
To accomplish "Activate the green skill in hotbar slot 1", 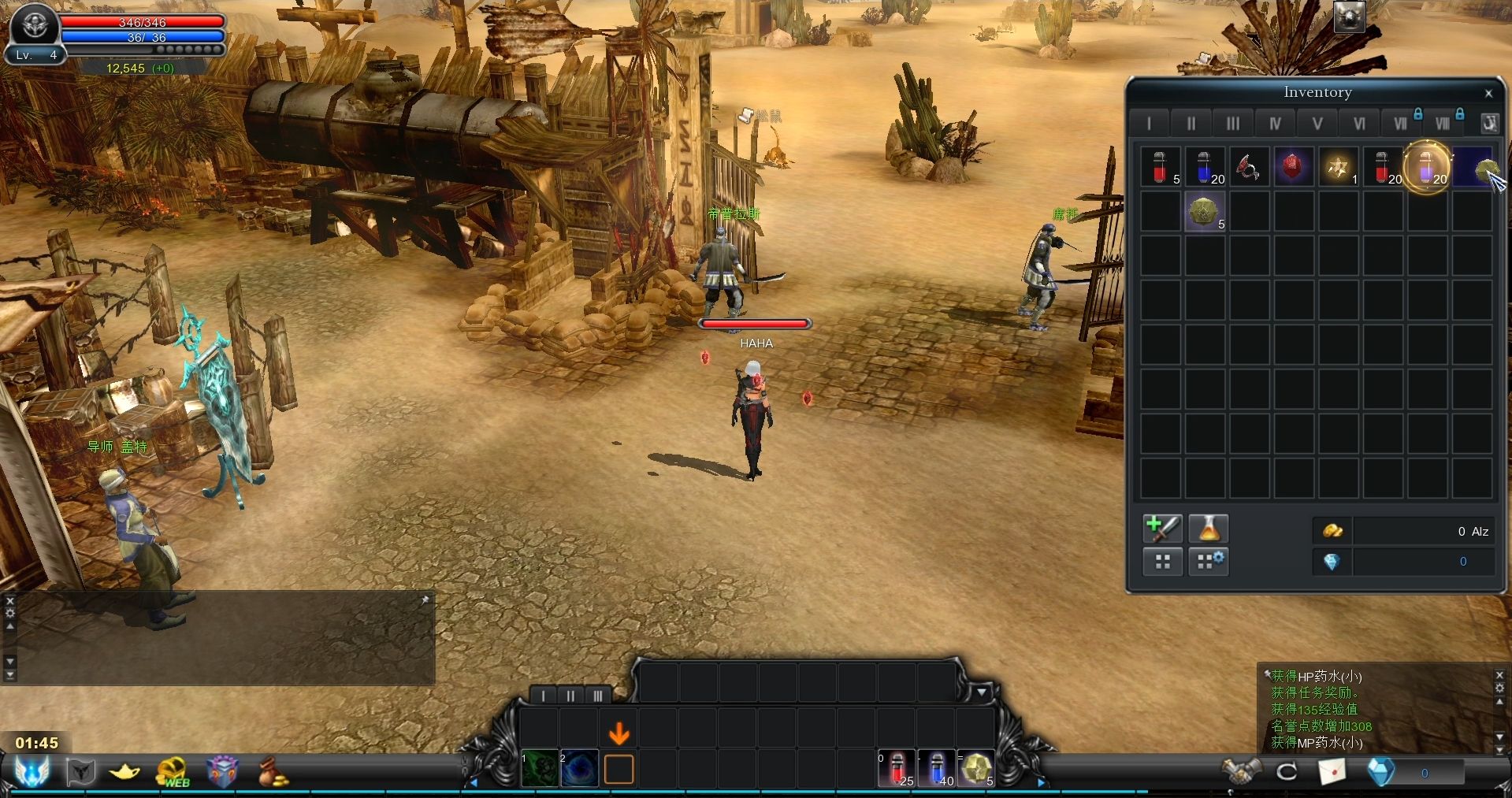I will 540,770.
